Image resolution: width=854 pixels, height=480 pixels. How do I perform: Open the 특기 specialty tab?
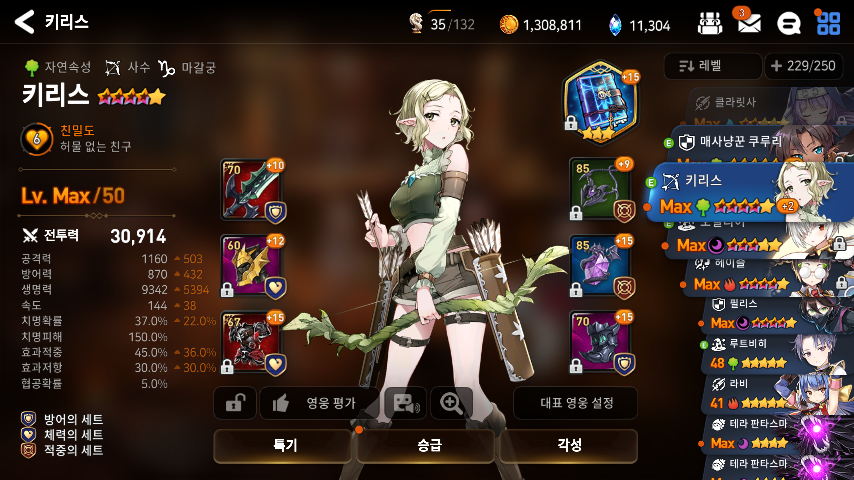click(x=284, y=446)
